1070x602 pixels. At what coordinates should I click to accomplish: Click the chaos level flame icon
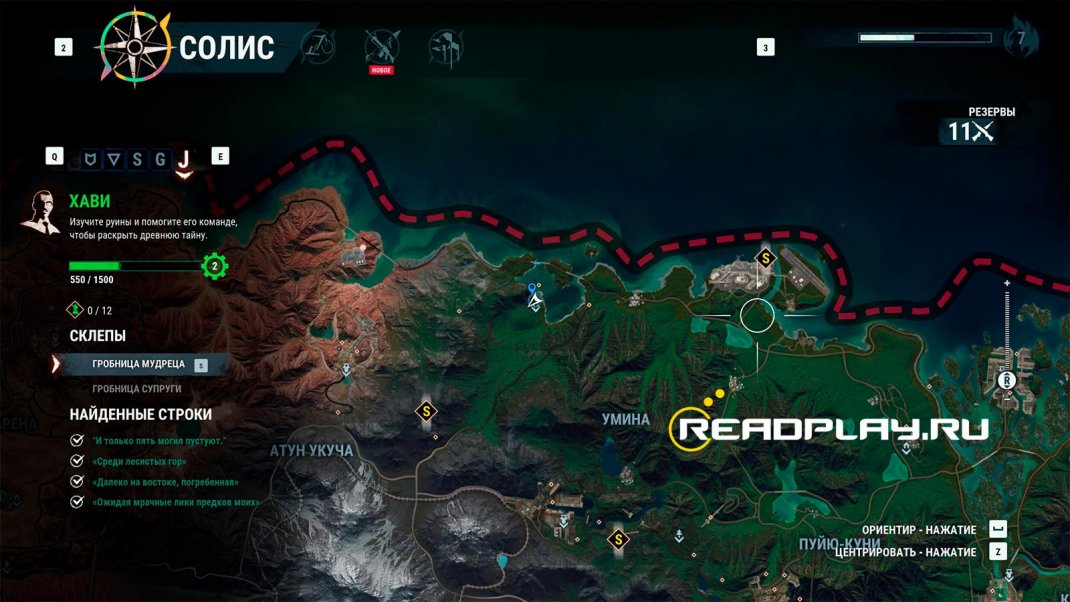(x=1021, y=40)
